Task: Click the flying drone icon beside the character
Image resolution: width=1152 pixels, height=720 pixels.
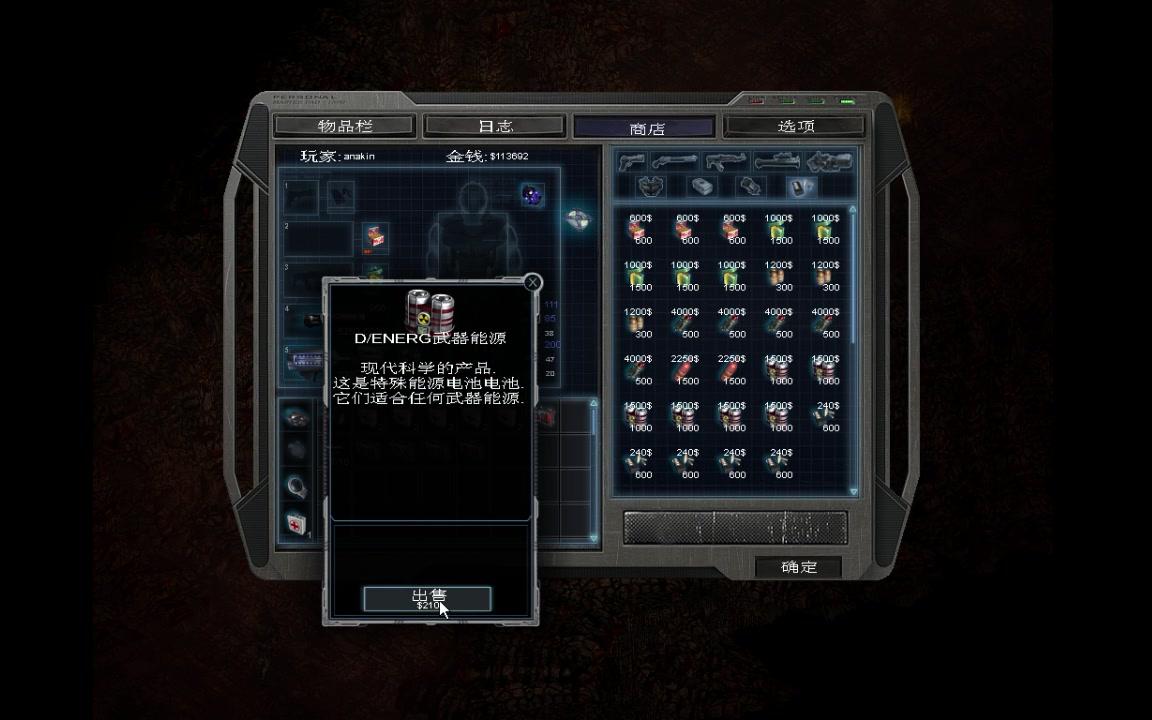Action: (578, 218)
